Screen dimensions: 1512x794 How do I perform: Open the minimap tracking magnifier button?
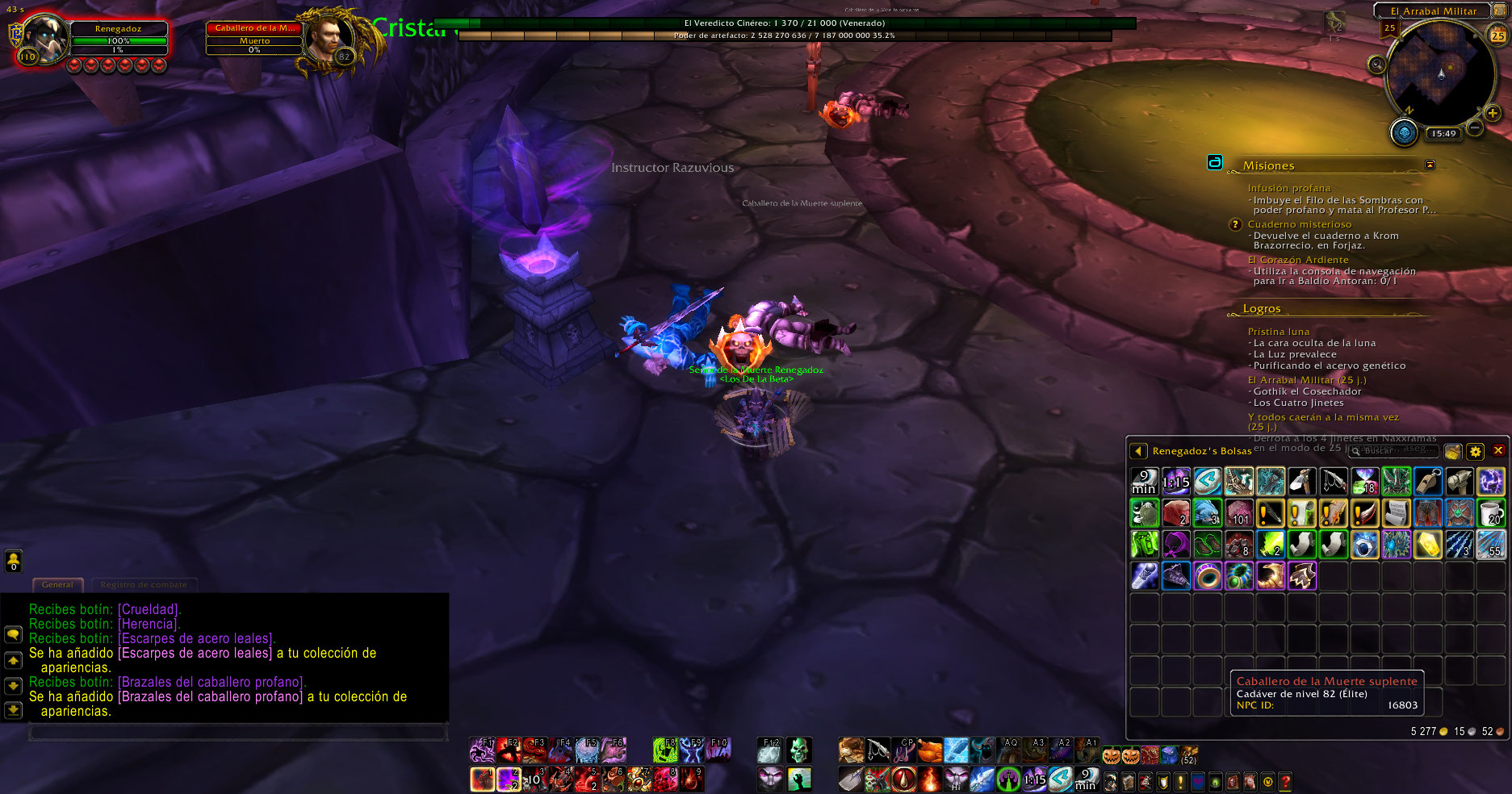[x=1376, y=65]
